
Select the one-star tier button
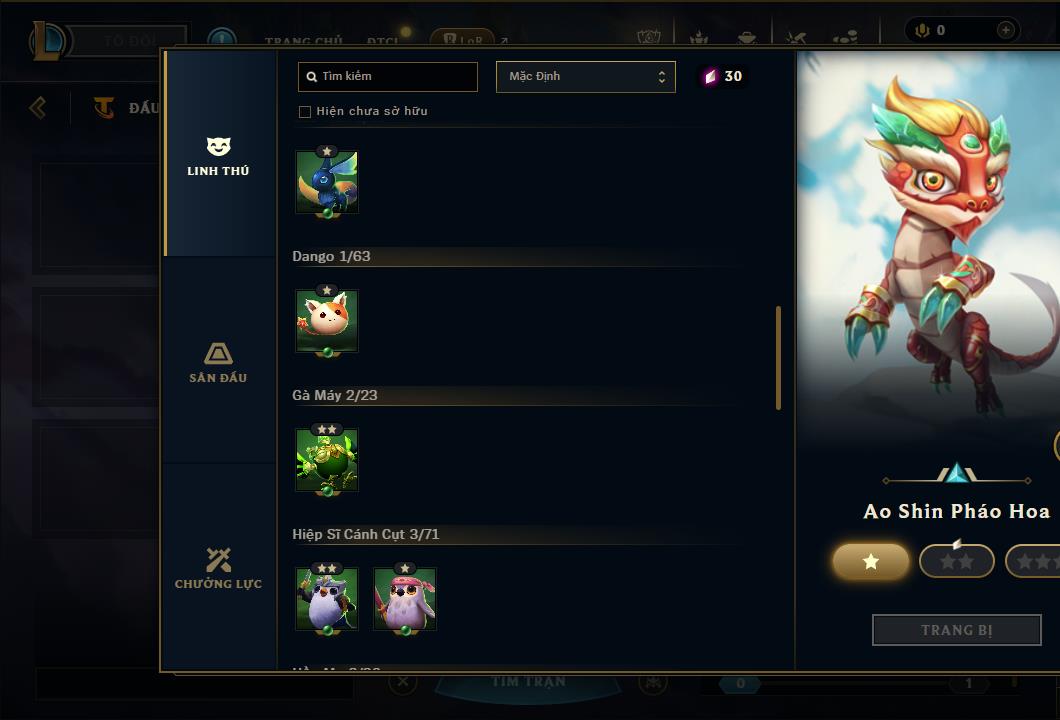871,562
